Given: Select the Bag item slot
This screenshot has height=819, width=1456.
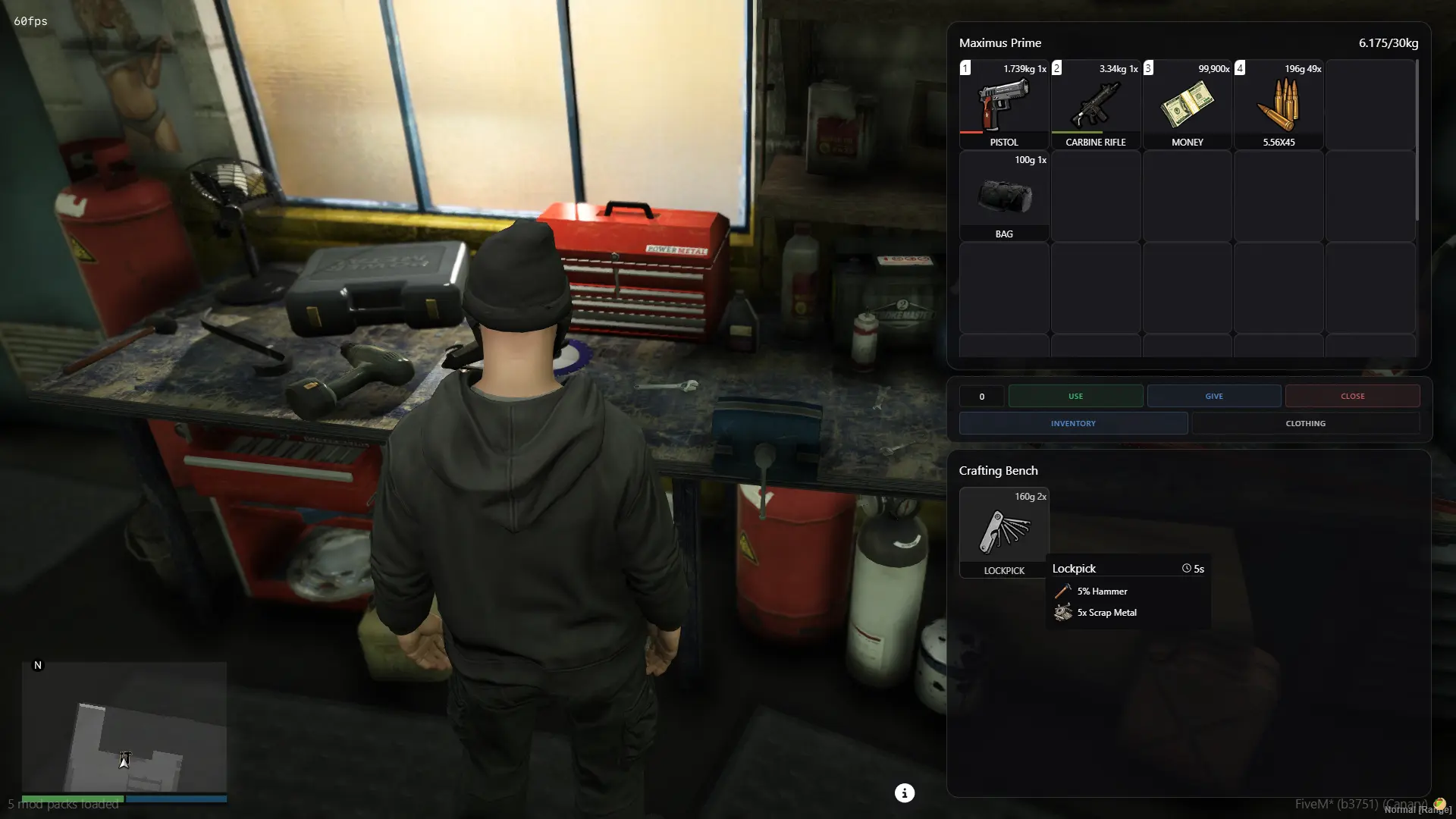Looking at the screenshot, I should [x=1004, y=196].
